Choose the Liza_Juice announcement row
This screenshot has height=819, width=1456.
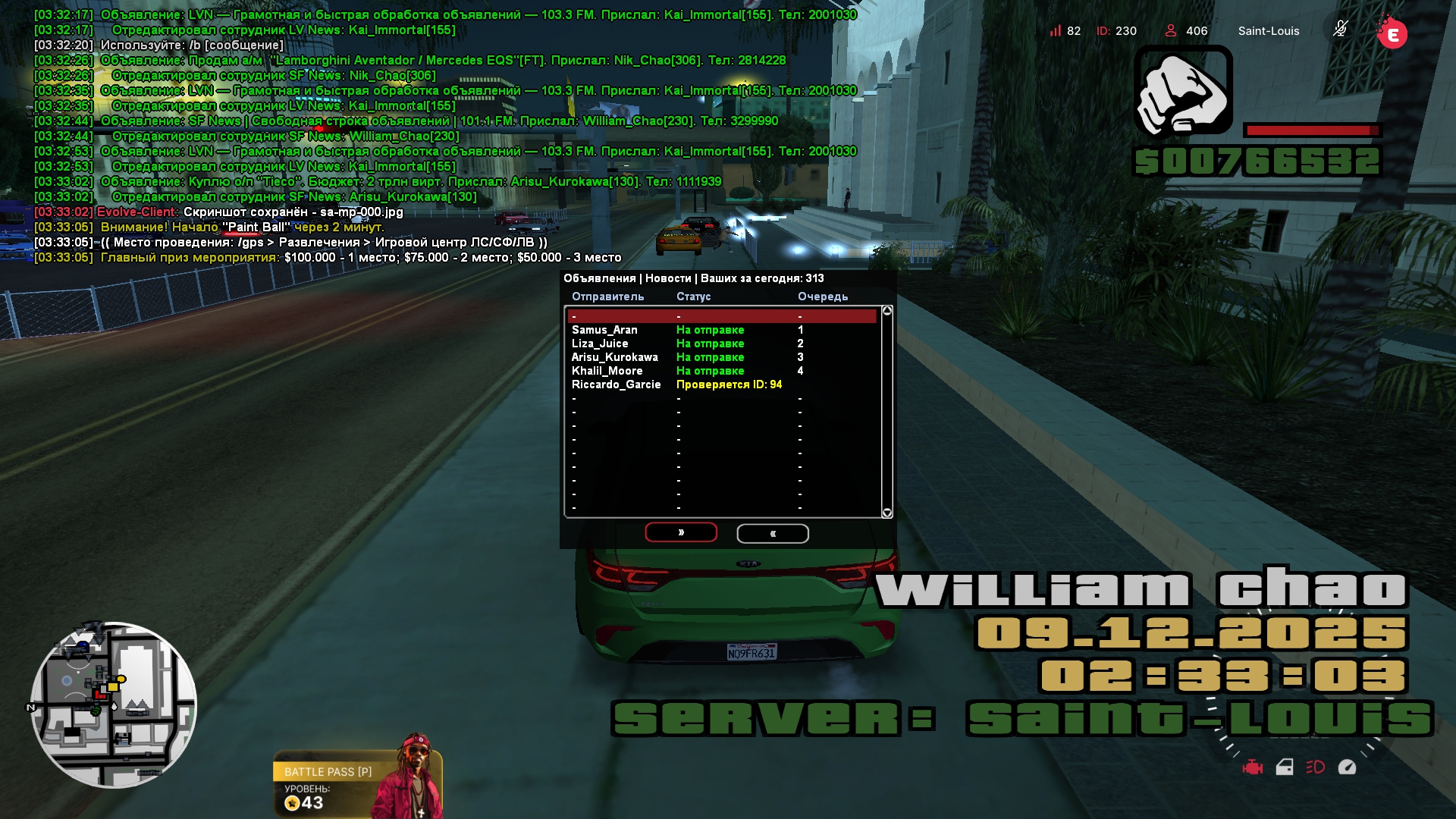pyautogui.click(x=722, y=344)
